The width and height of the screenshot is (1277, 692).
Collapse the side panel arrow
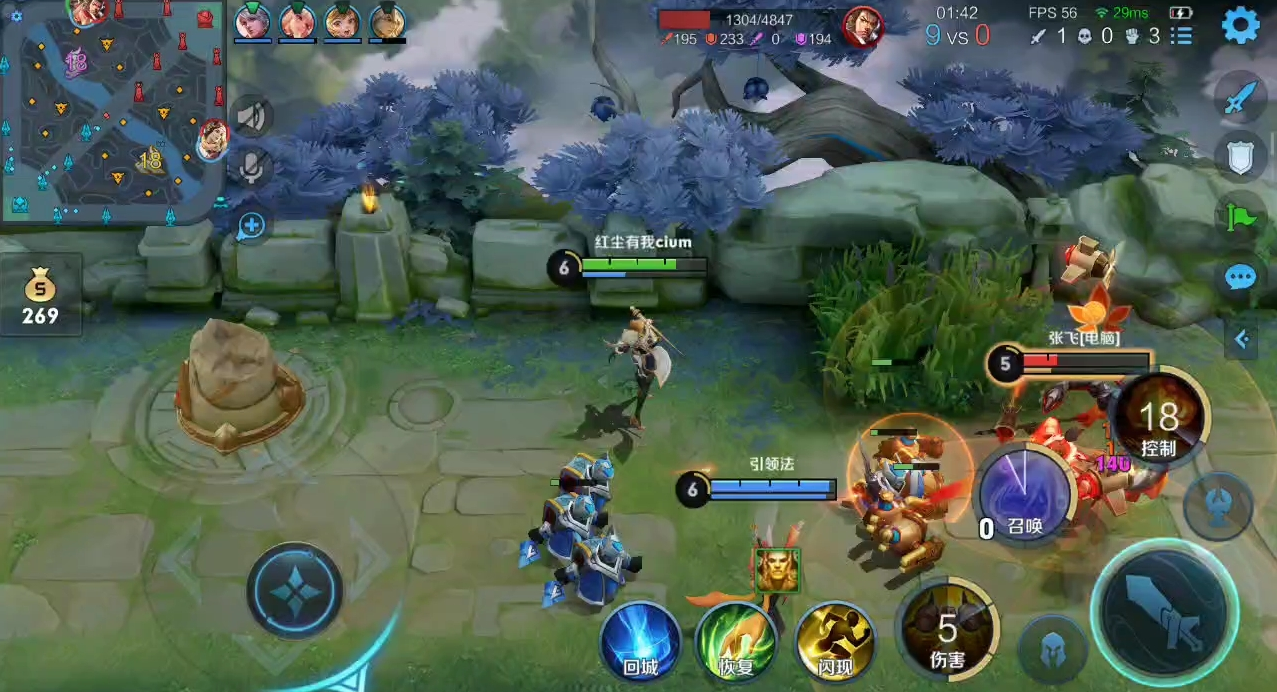point(1241,340)
